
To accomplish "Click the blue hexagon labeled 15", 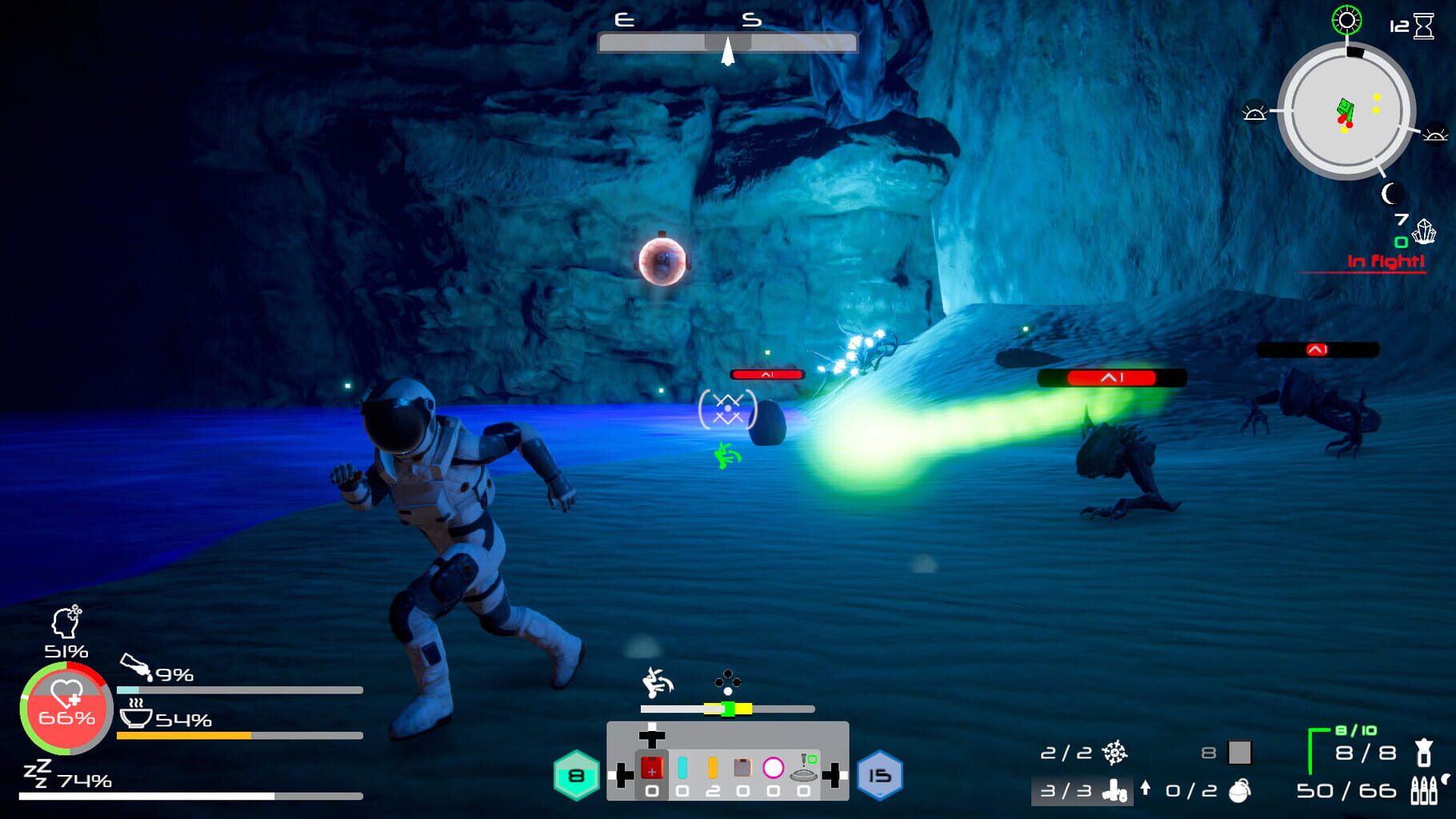I will (x=881, y=777).
